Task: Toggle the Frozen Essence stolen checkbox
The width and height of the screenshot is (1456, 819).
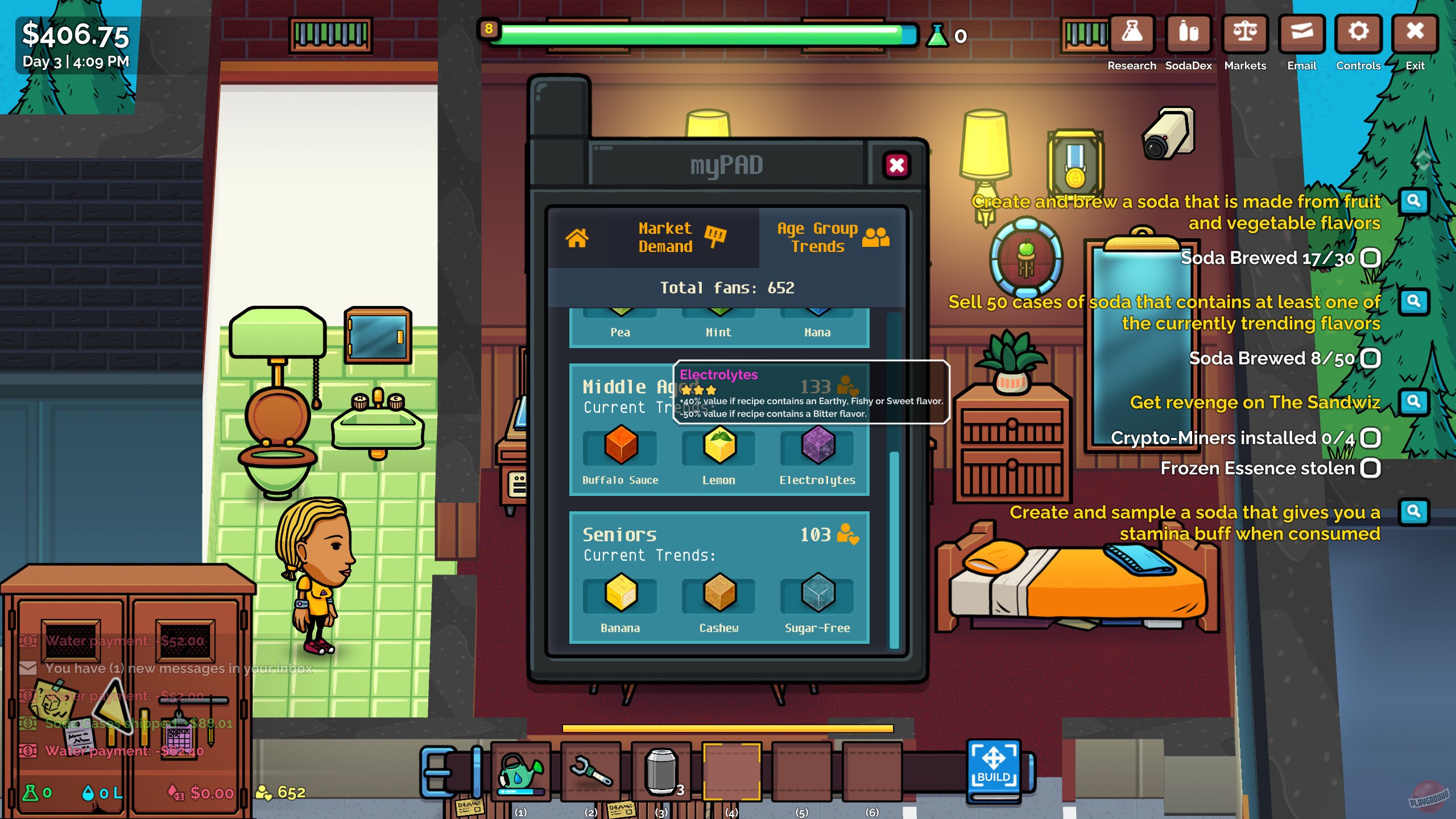Action: pos(1371,468)
